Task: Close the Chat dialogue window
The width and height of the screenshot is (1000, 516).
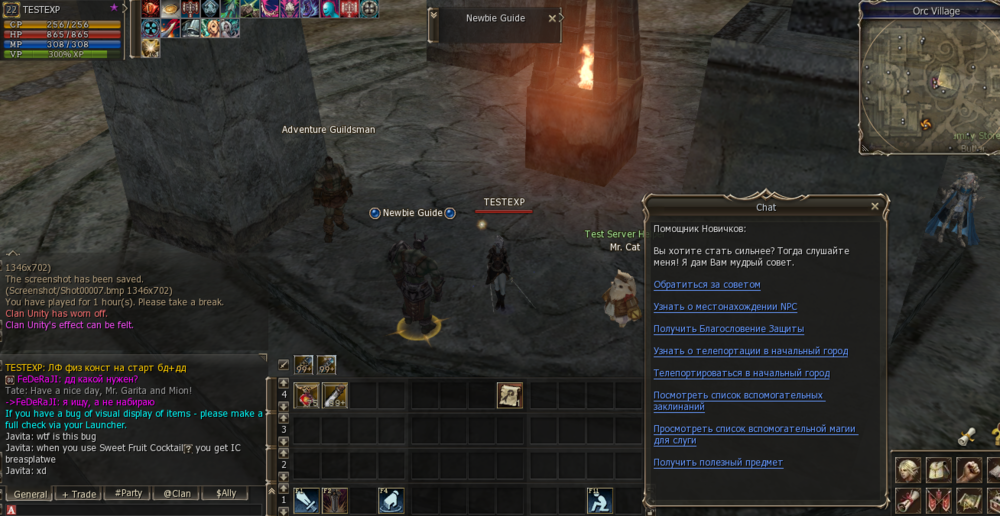Action: [875, 207]
